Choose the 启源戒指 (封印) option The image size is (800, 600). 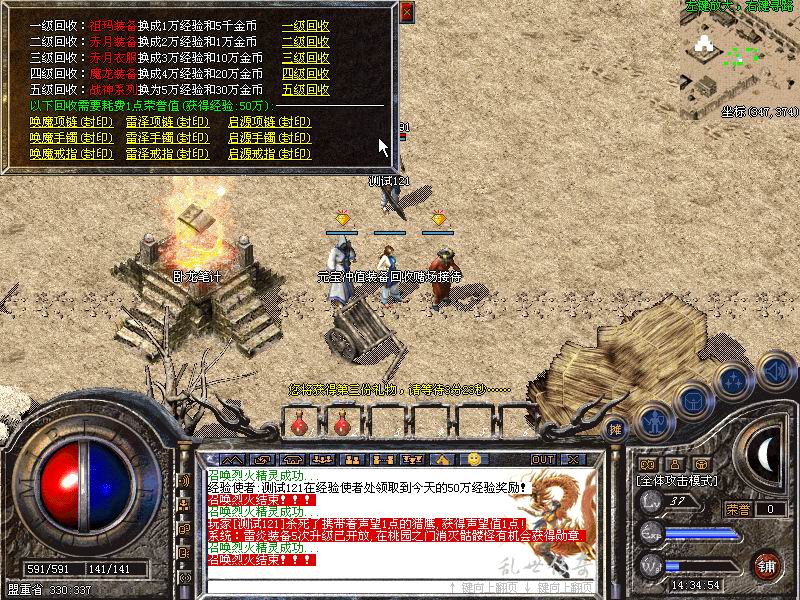(269, 154)
